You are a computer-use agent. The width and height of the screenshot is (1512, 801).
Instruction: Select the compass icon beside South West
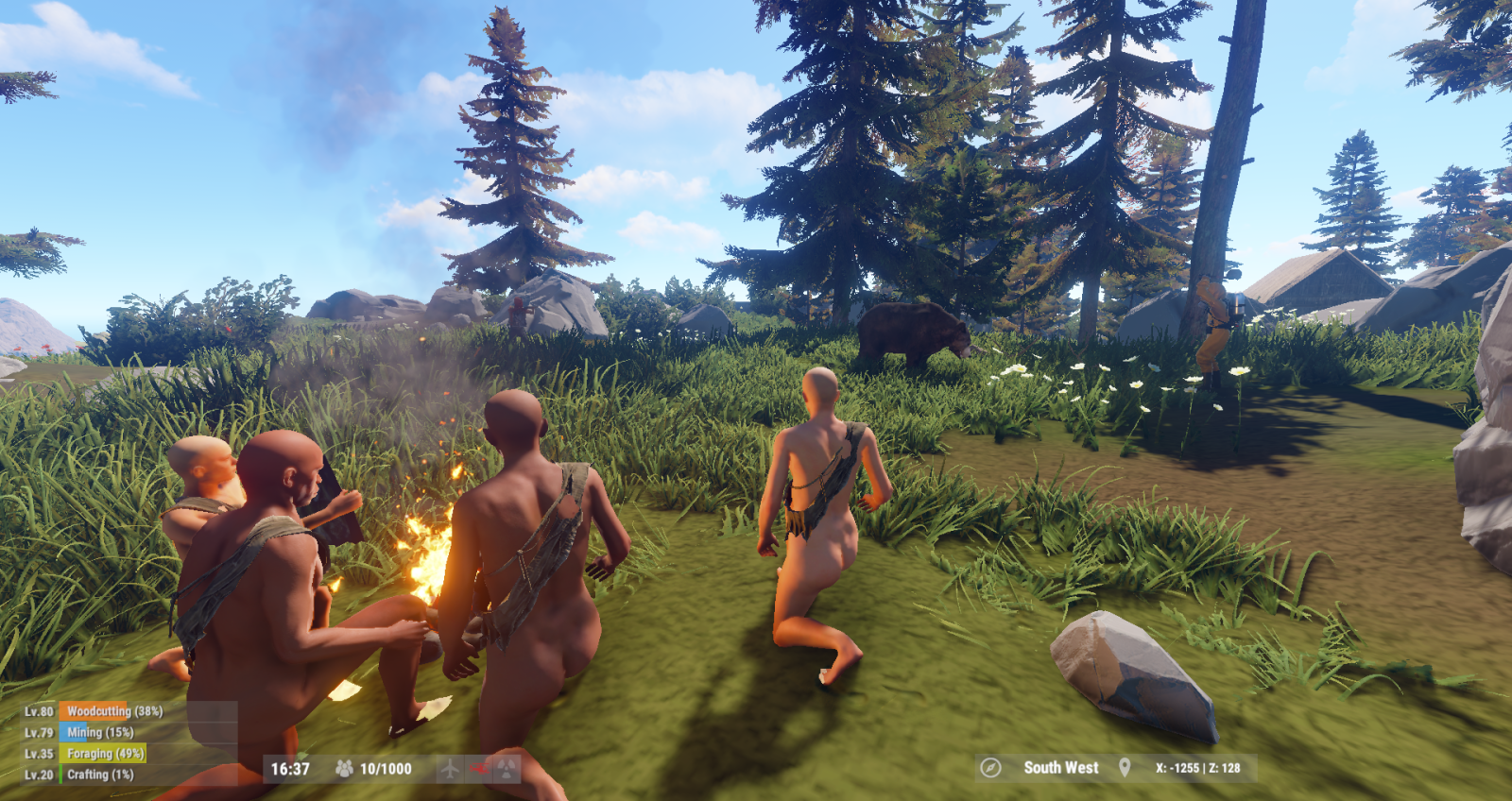click(990, 768)
